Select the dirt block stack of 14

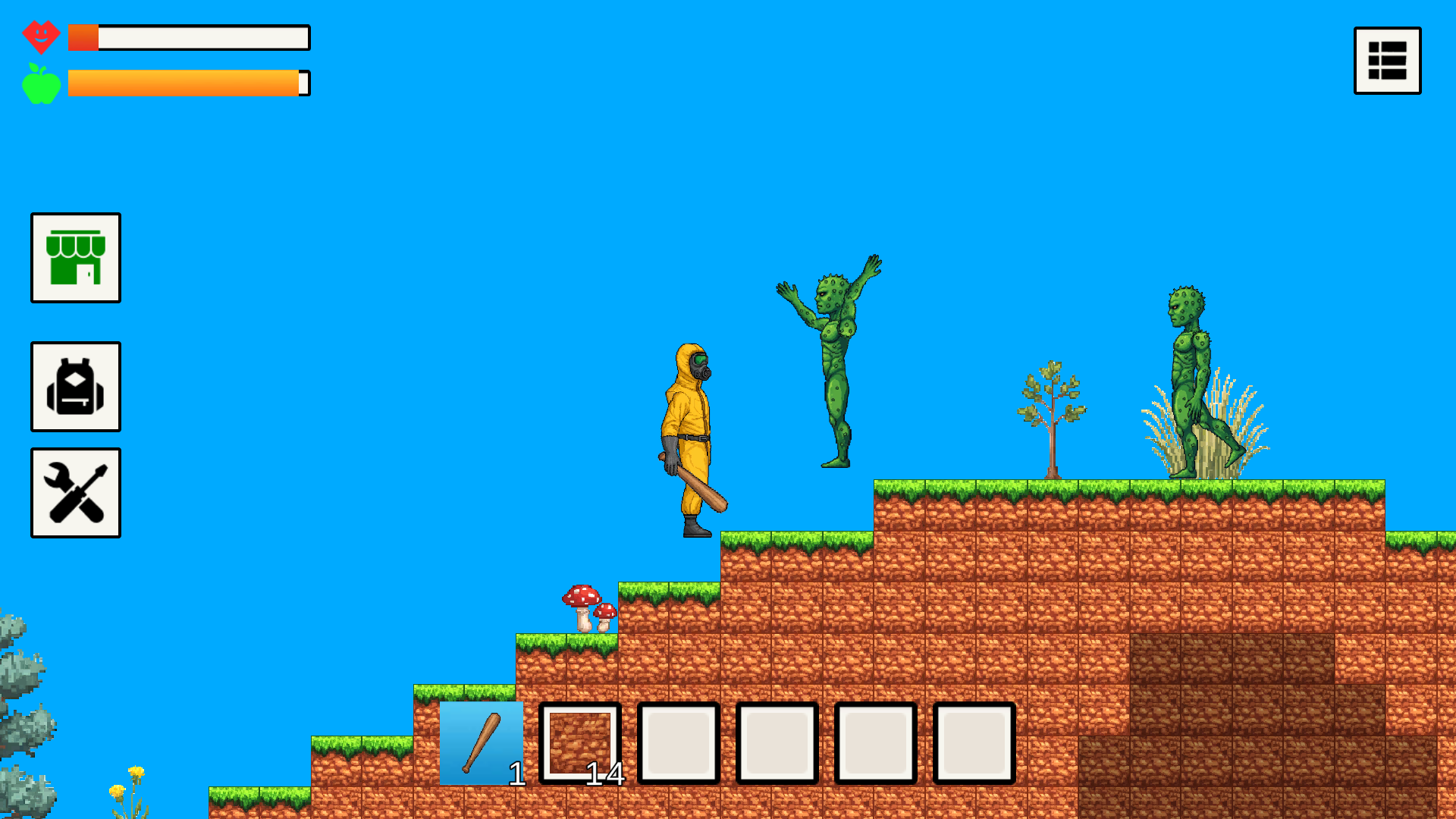click(579, 742)
